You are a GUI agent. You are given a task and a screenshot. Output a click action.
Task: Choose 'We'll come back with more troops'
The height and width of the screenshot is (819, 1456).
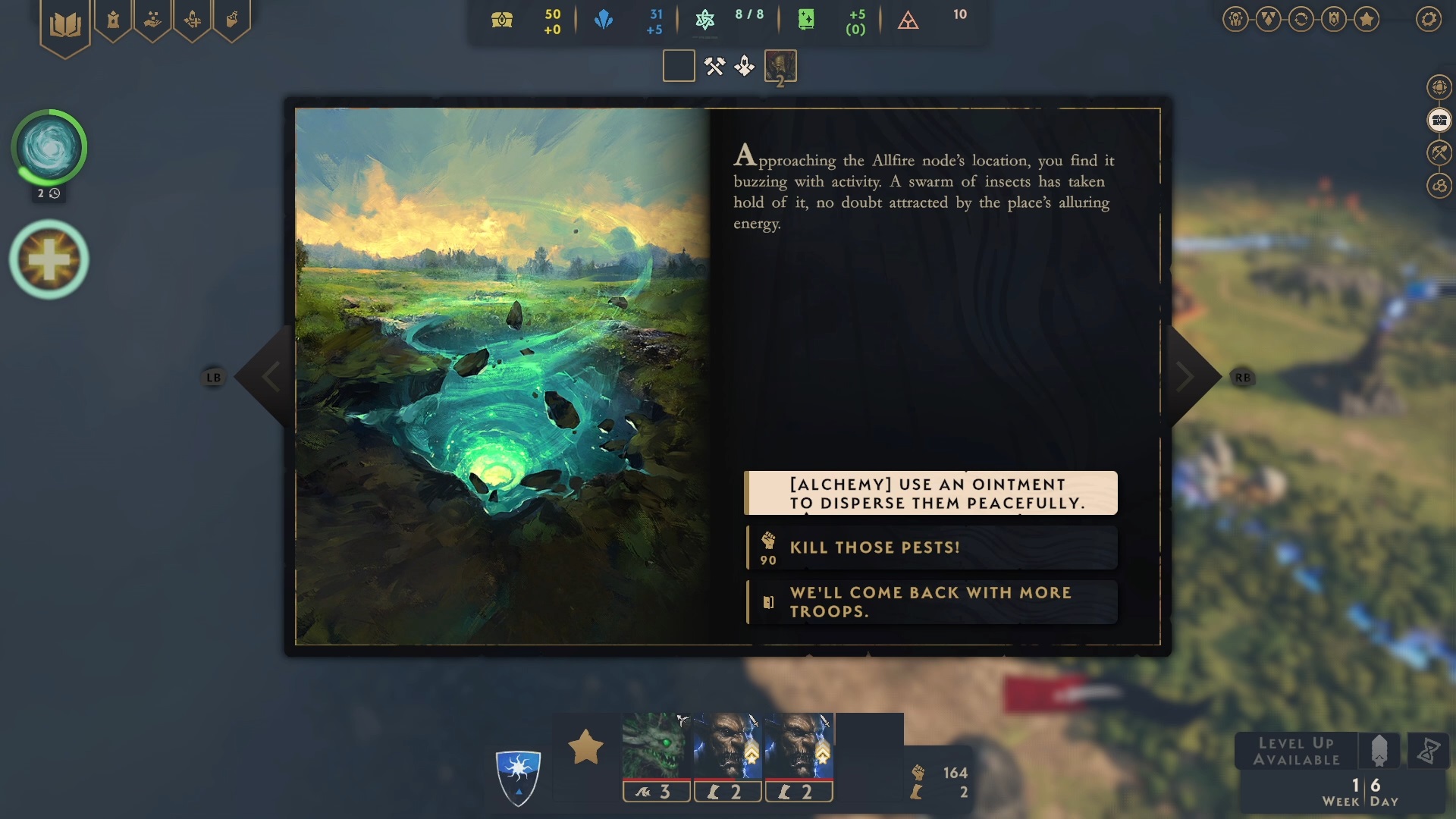point(931,602)
